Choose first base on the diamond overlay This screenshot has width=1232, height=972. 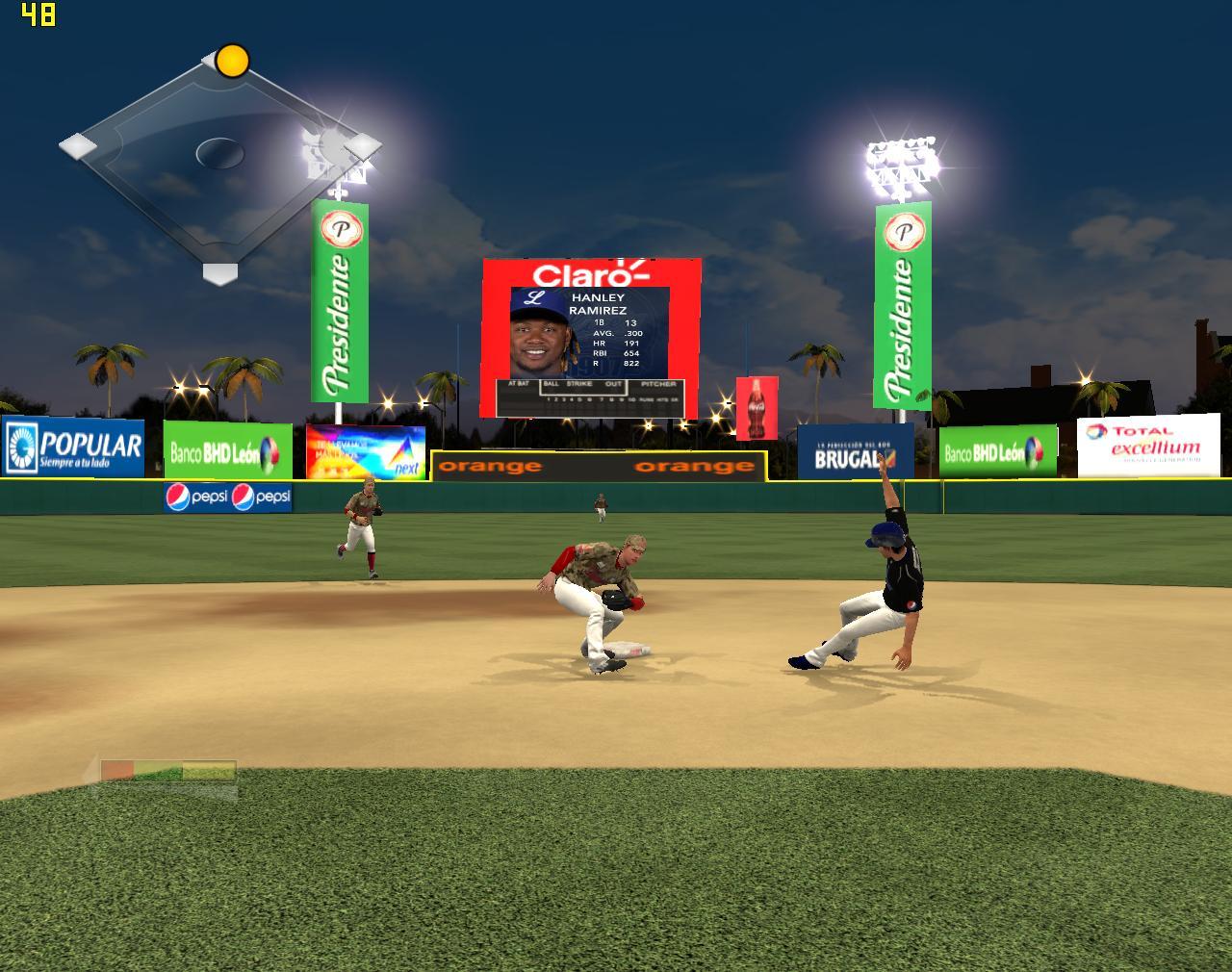pyautogui.click(x=363, y=146)
